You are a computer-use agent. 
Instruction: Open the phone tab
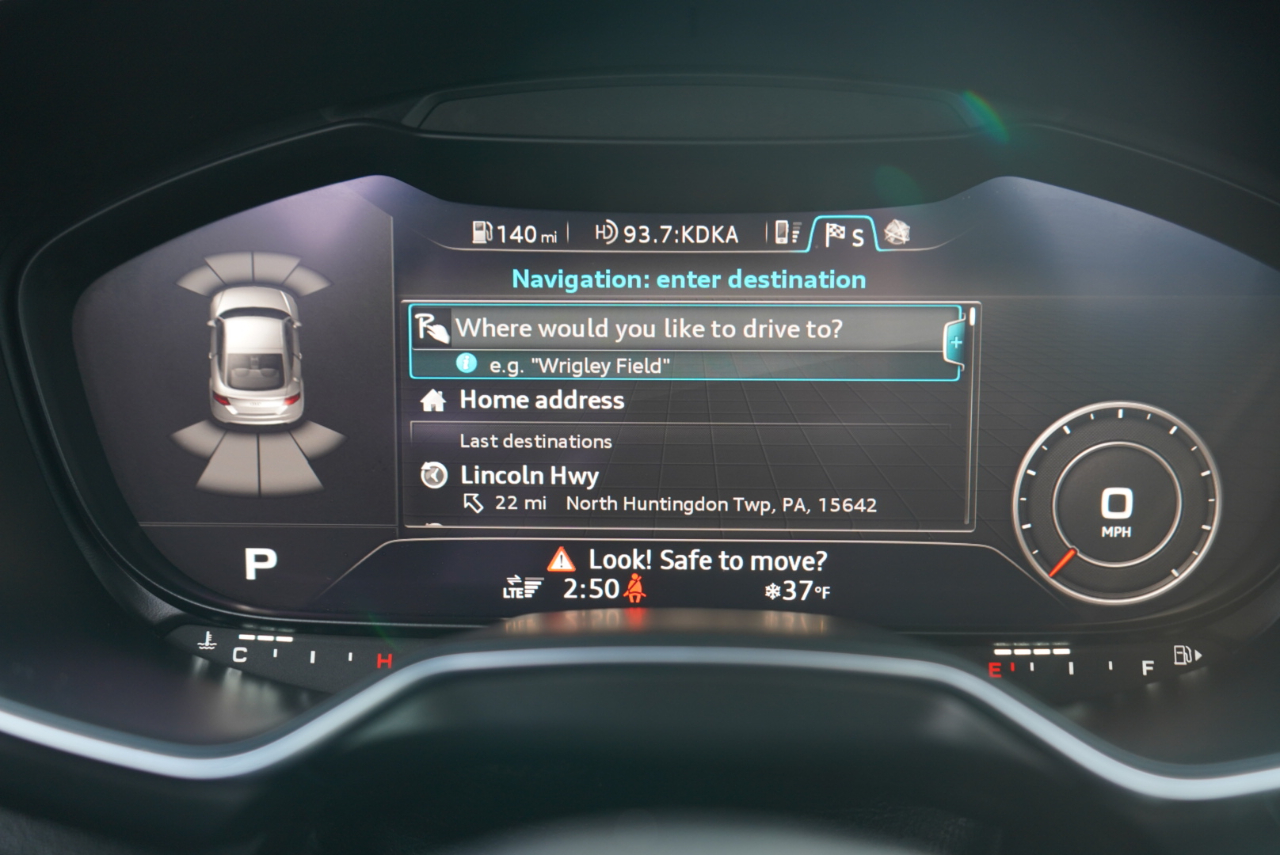pos(788,234)
